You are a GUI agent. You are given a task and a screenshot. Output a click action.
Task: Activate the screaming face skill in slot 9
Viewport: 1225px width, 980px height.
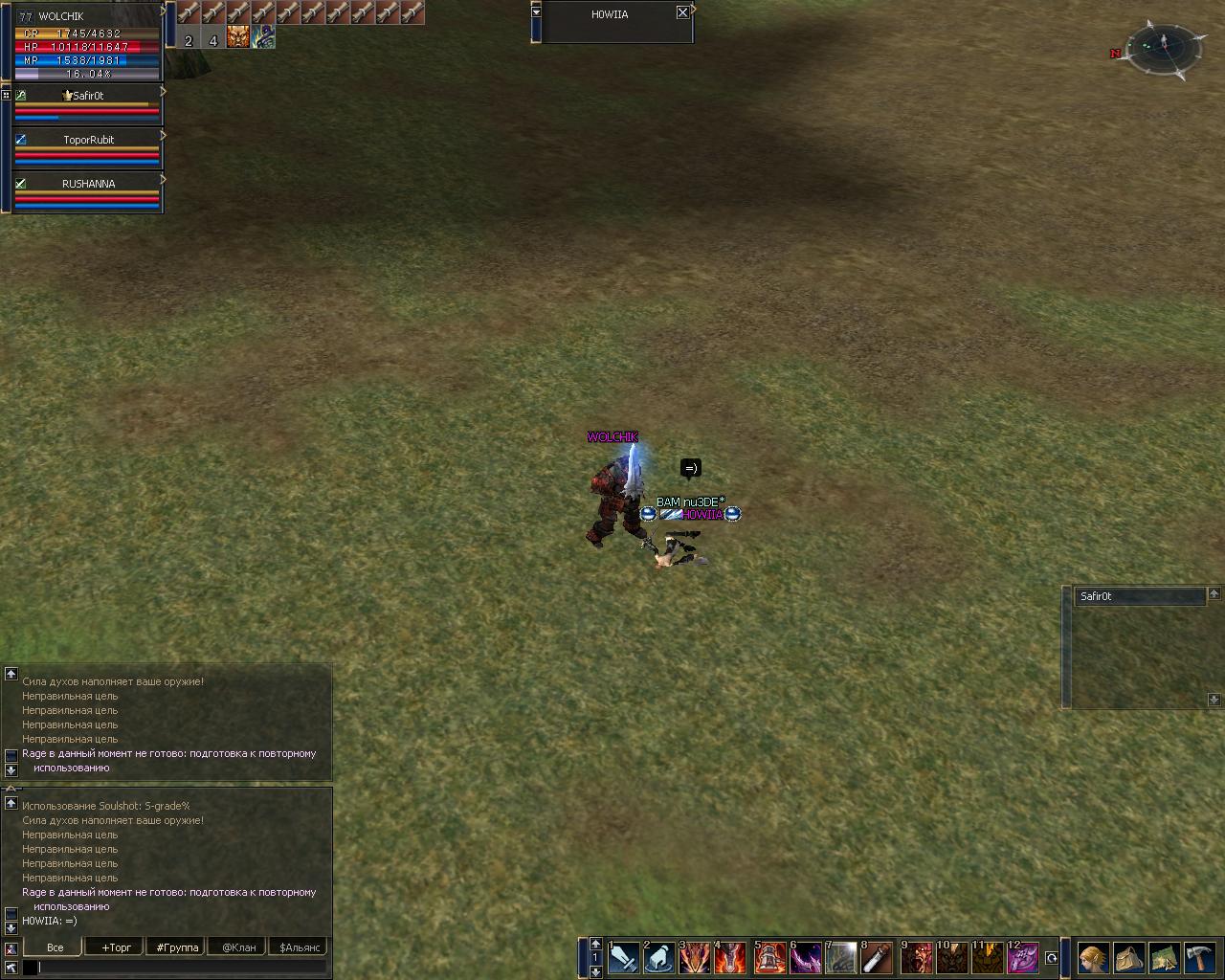pyautogui.click(x=916, y=957)
